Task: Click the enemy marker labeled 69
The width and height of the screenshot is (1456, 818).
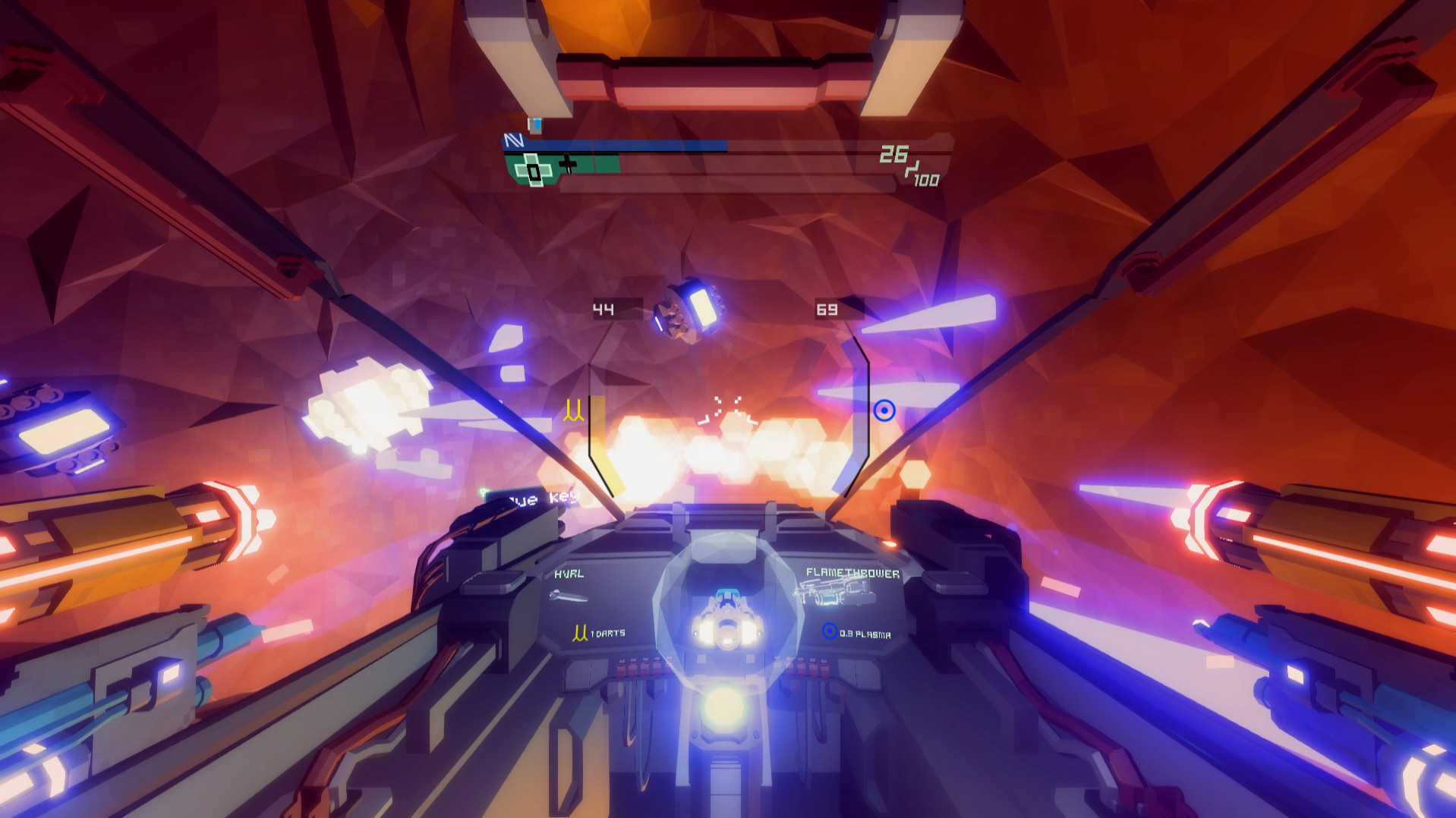Action: point(826,309)
